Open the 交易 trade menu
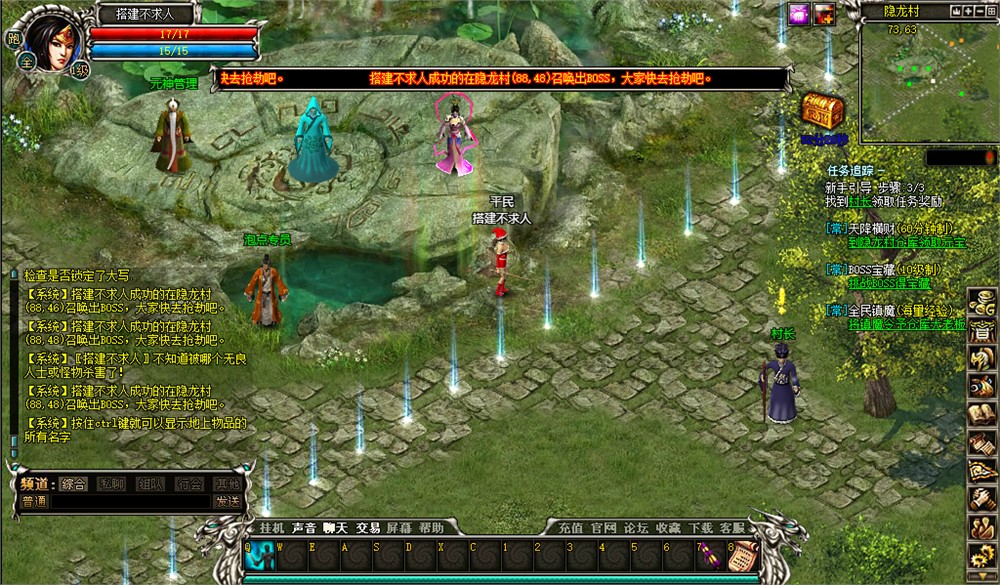 (368, 527)
